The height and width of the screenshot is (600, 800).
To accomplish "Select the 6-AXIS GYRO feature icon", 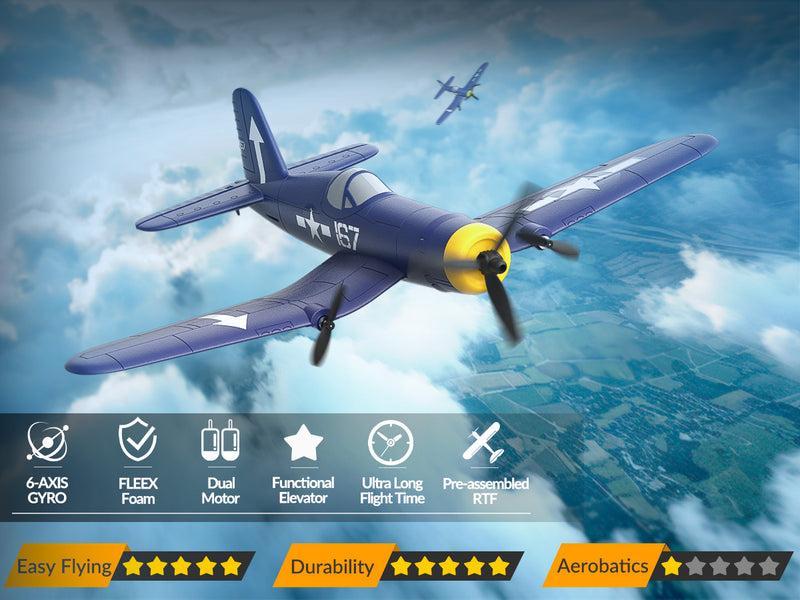I will (47, 442).
